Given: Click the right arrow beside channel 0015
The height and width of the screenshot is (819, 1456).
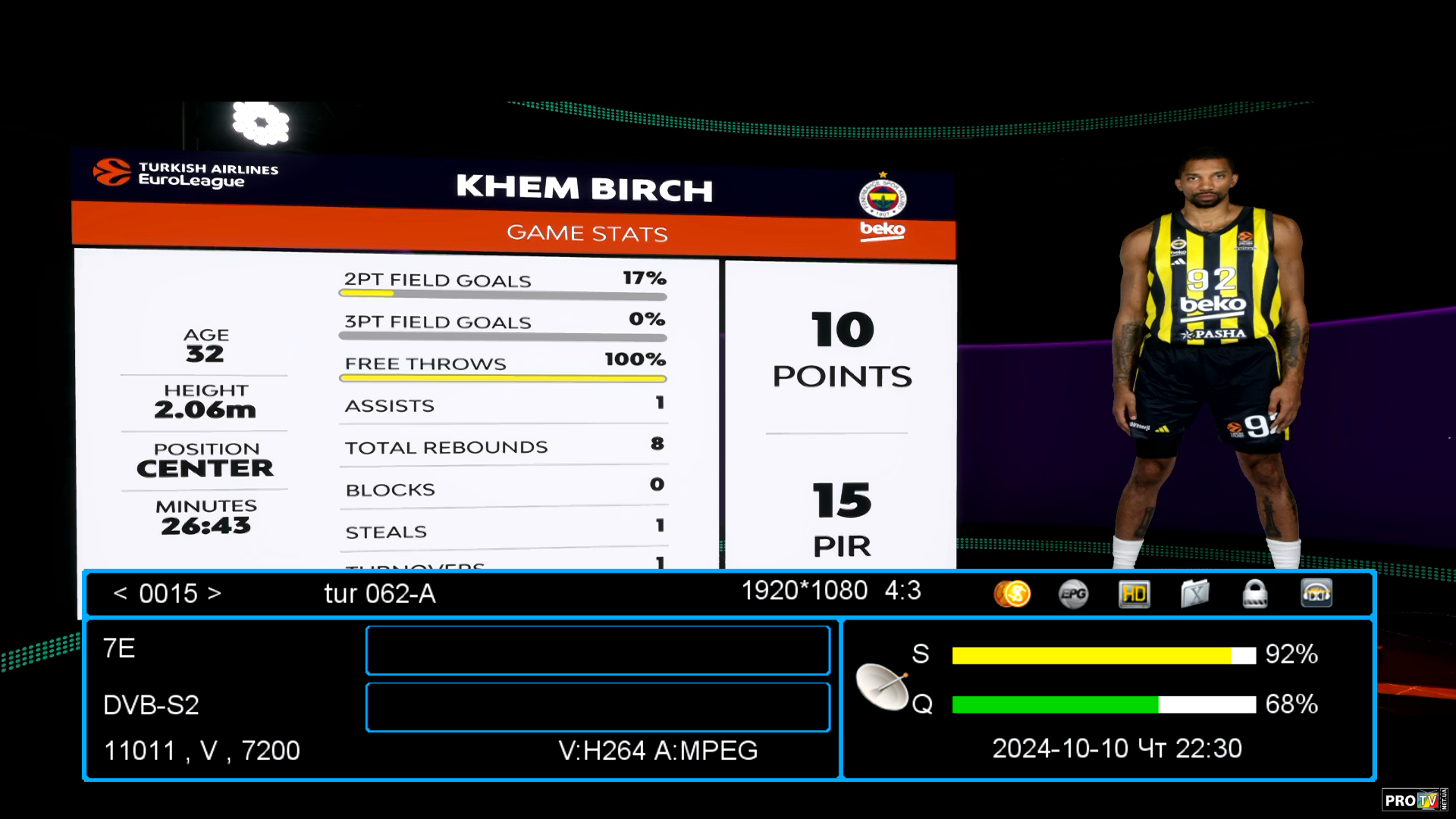Looking at the screenshot, I should tap(215, 593).
